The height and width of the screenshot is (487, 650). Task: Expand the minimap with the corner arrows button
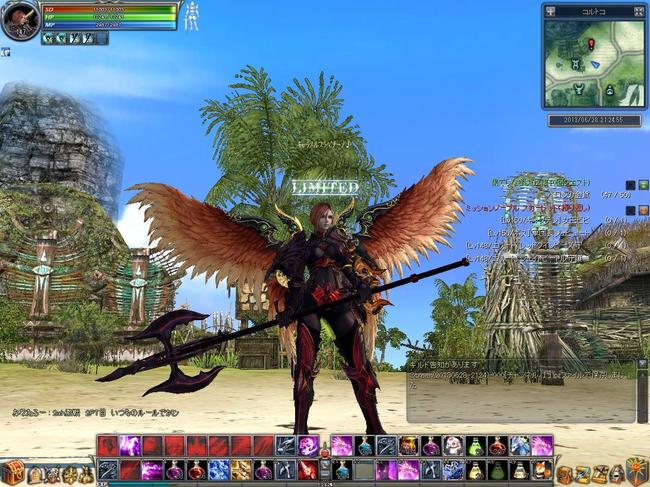pos(638,12)
